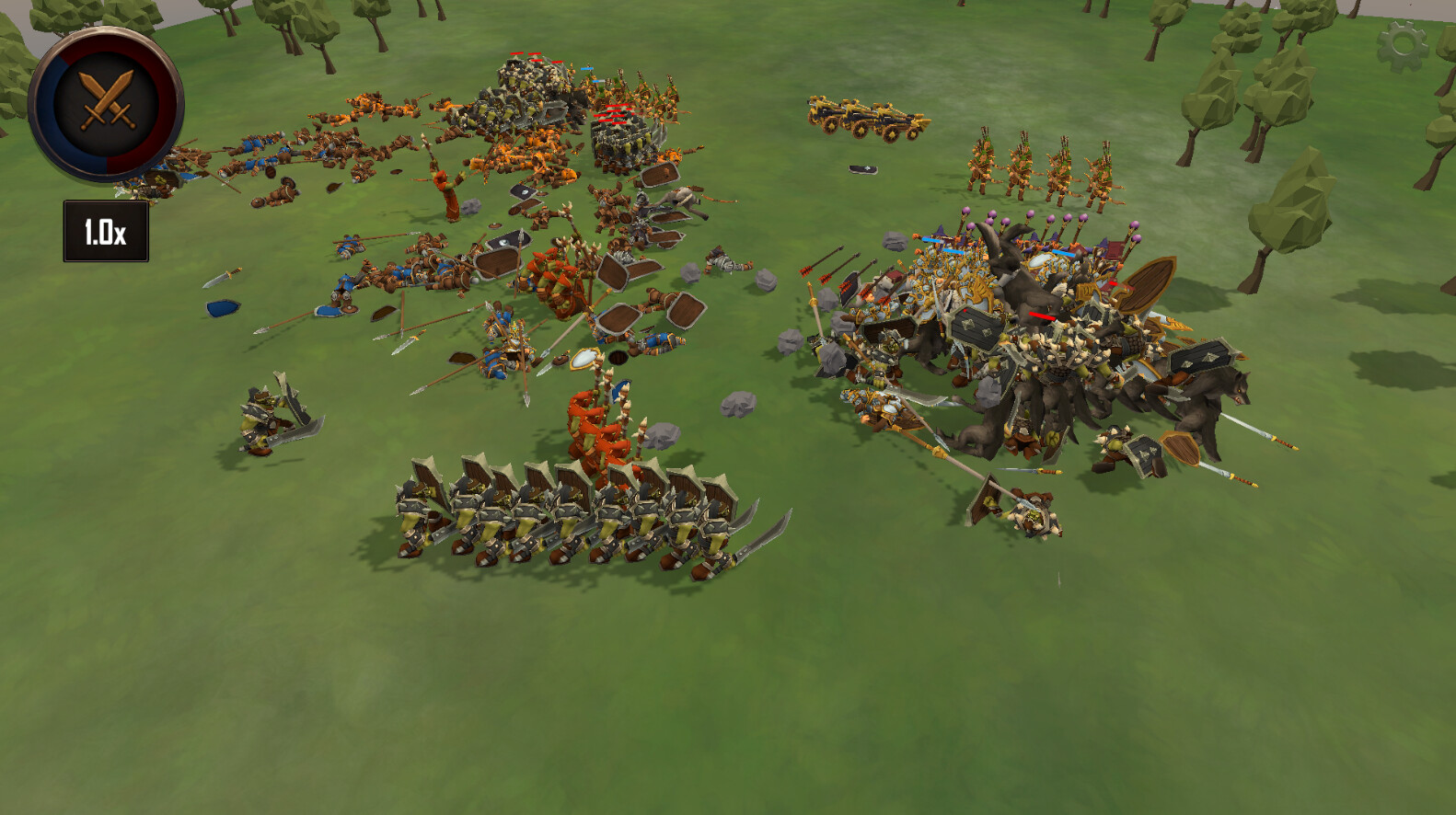This screenshot has width=1456, height=815.
Task: Click the dark oval shield near the ballistas
Action: 861,170
